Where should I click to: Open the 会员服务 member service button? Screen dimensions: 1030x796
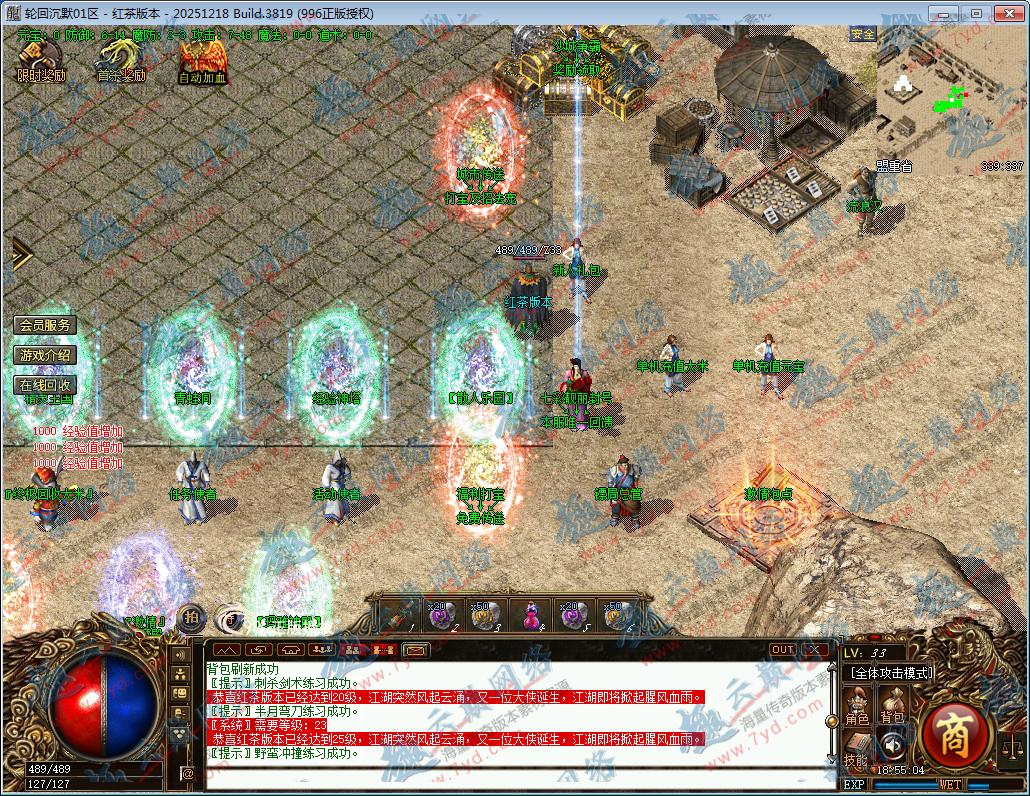click(x=45, y=325)
